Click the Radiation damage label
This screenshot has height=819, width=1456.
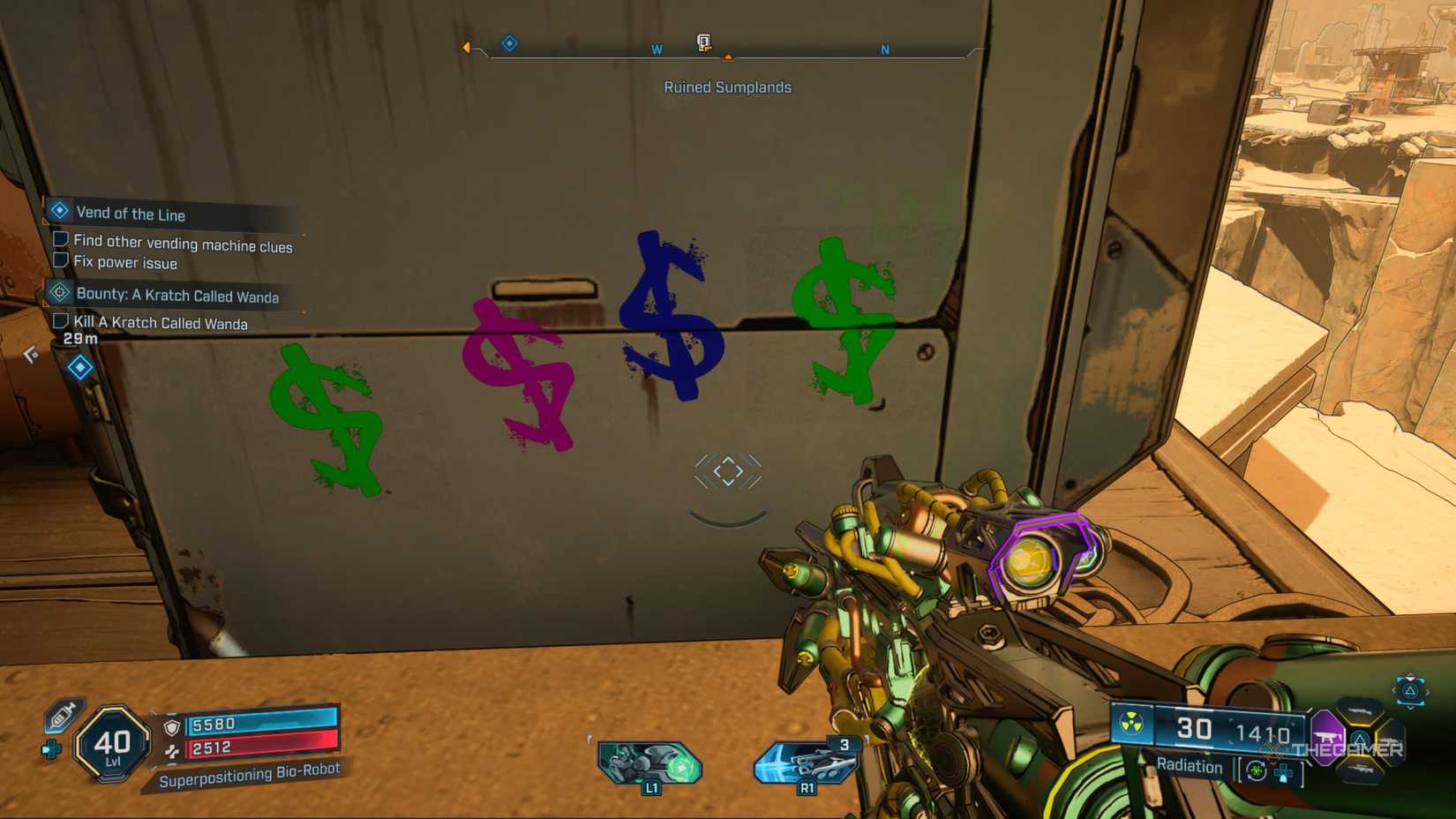pos(1189,768)
